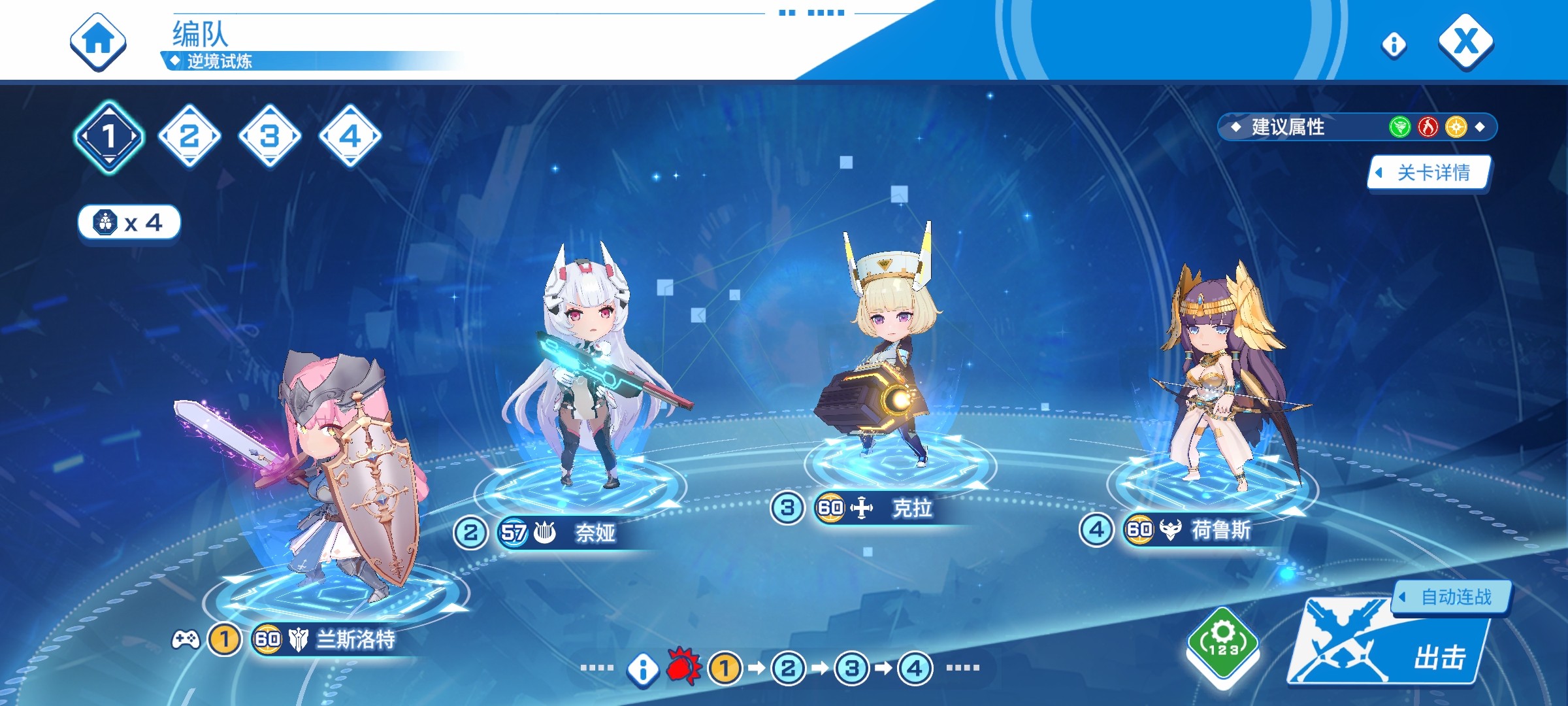Switch to team preset 3

pos(270,136)
